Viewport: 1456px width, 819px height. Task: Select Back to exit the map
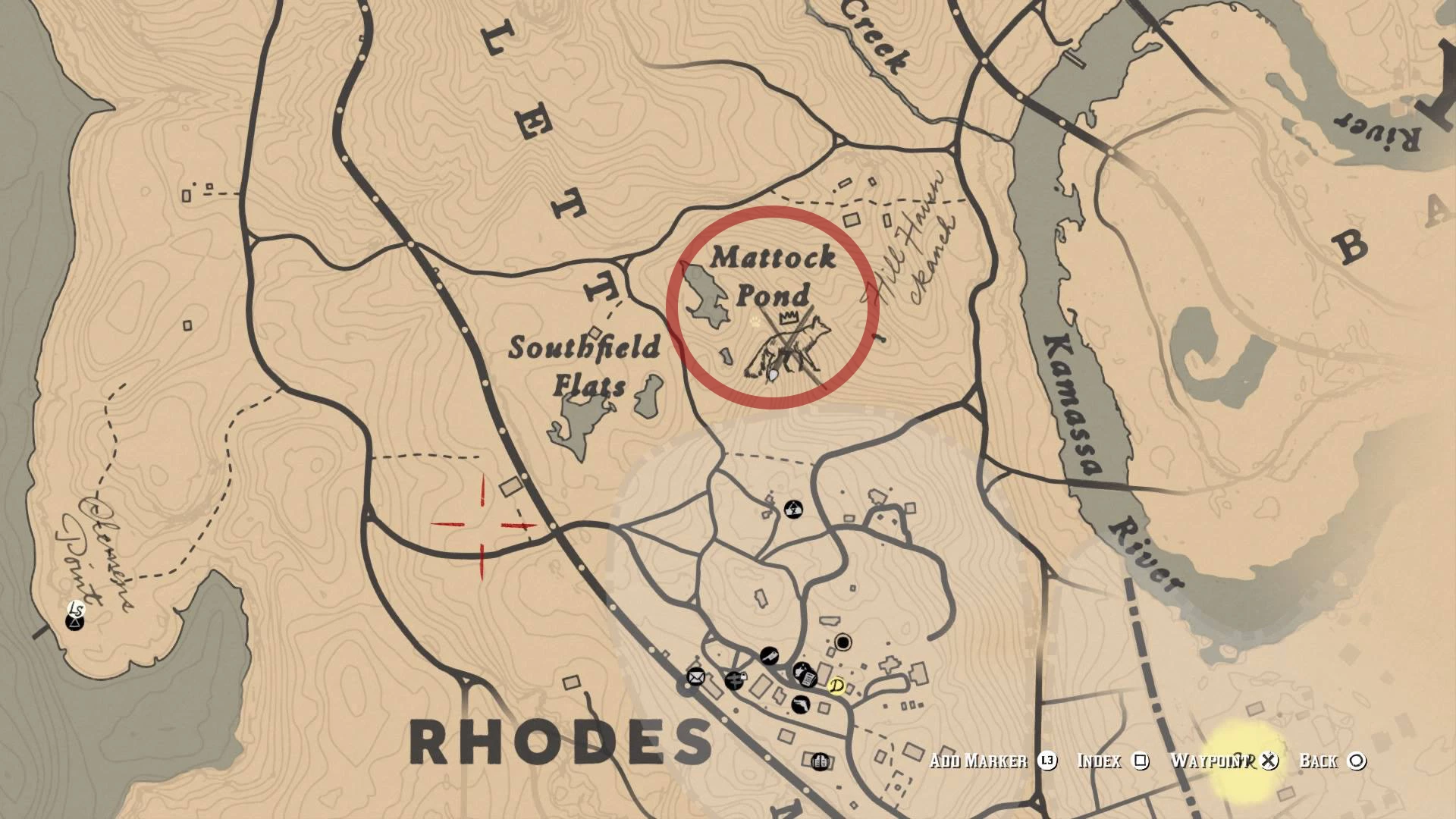click(1319, 762)
